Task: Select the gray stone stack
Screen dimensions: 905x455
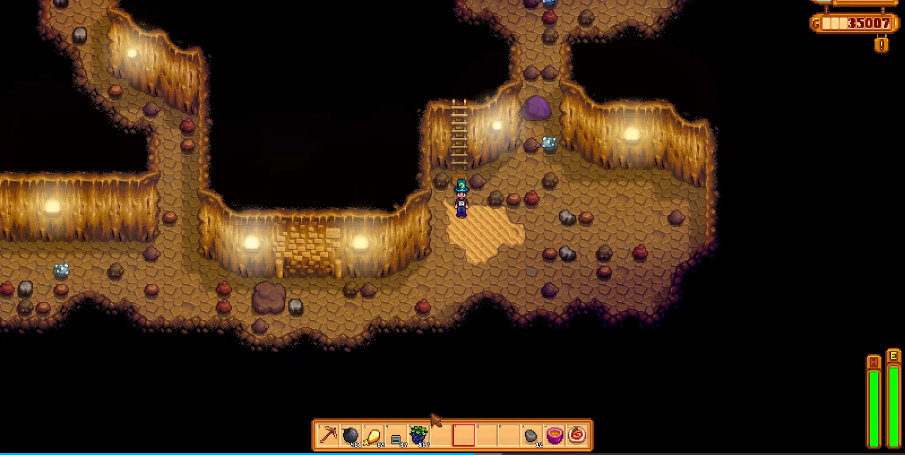Action: 531,435
